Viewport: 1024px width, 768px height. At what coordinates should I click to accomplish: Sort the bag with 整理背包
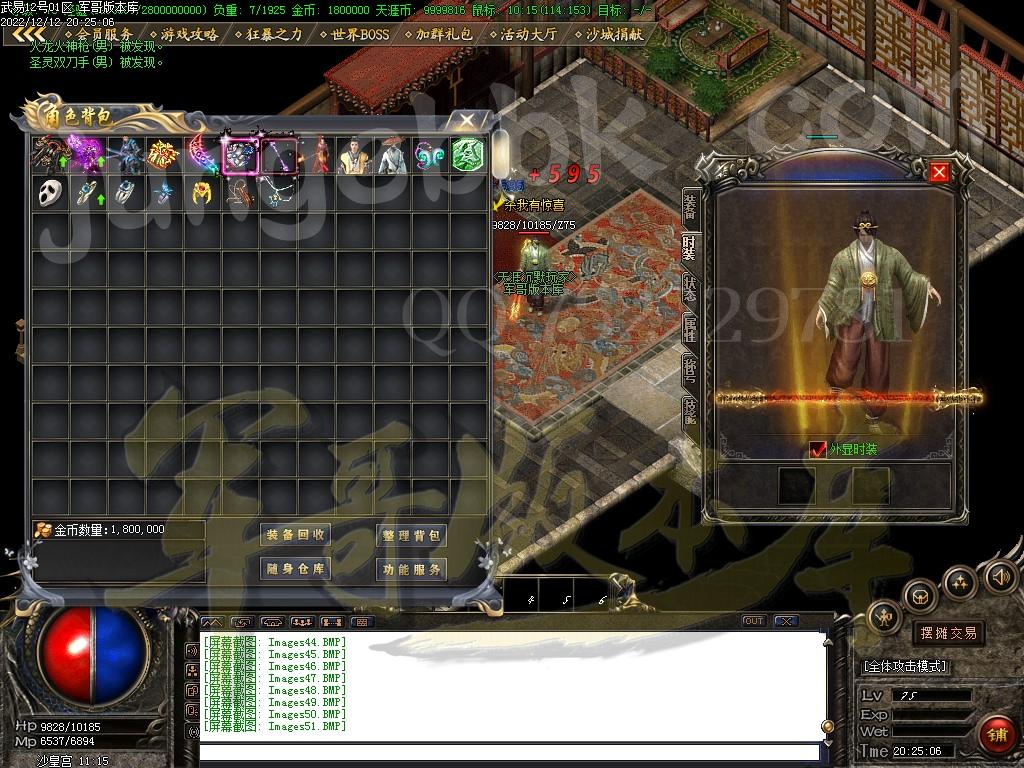coord(411,535)
